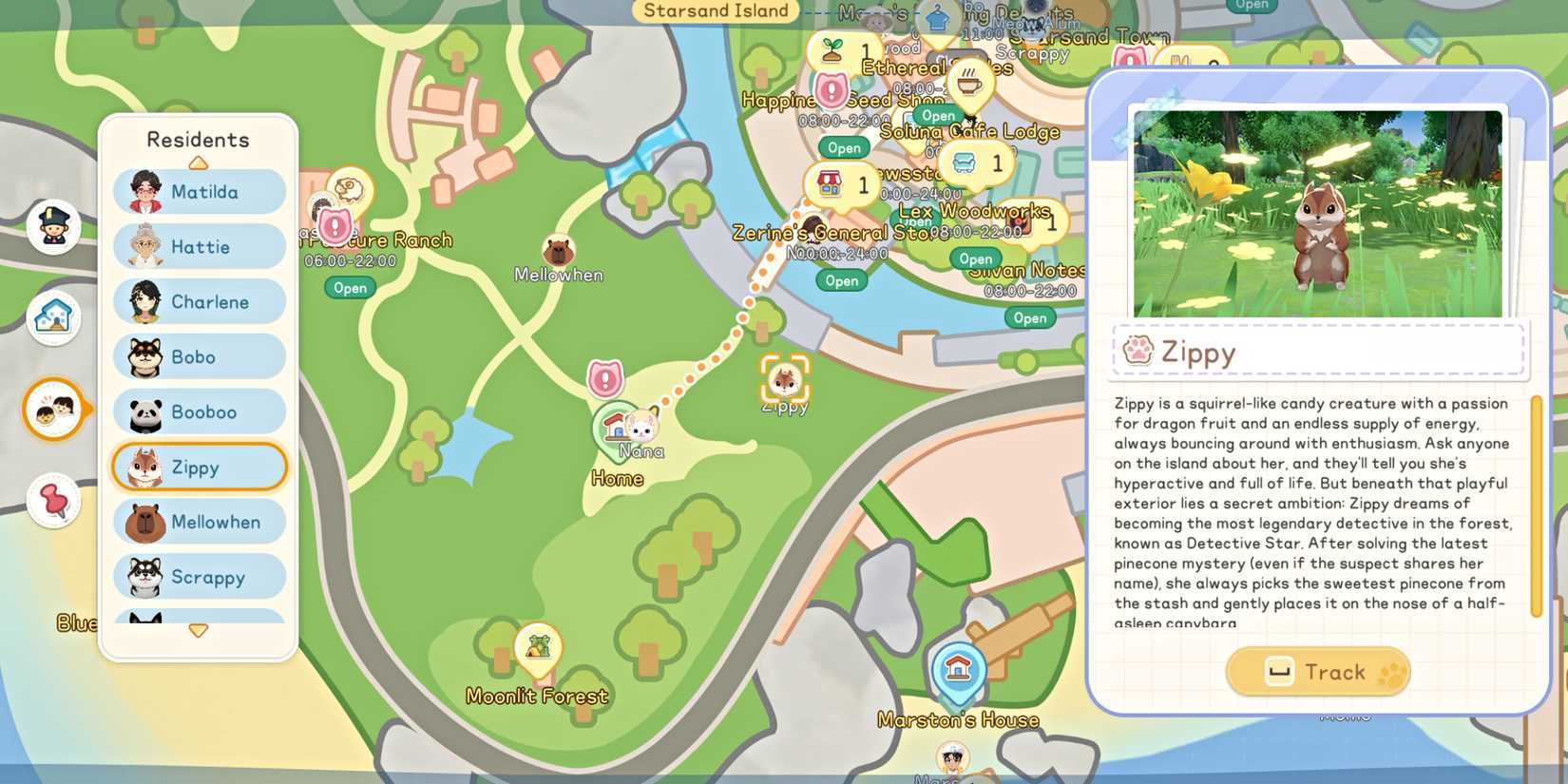Click the Open badge near Lex Woodworks
Screen dimensions: 1568x784
click(976, 258)
